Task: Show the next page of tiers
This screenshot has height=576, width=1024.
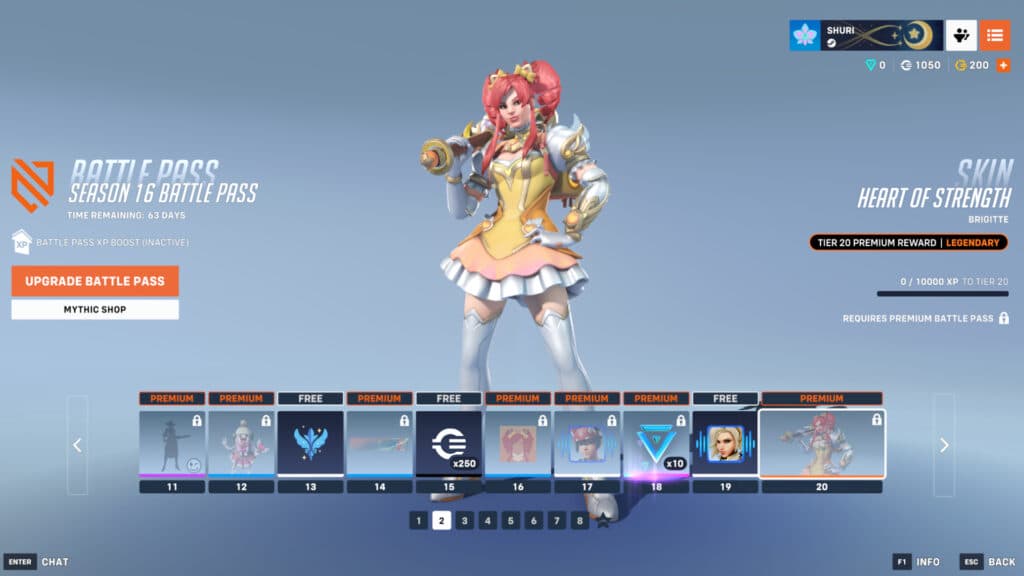Action: tap(944, 446)
